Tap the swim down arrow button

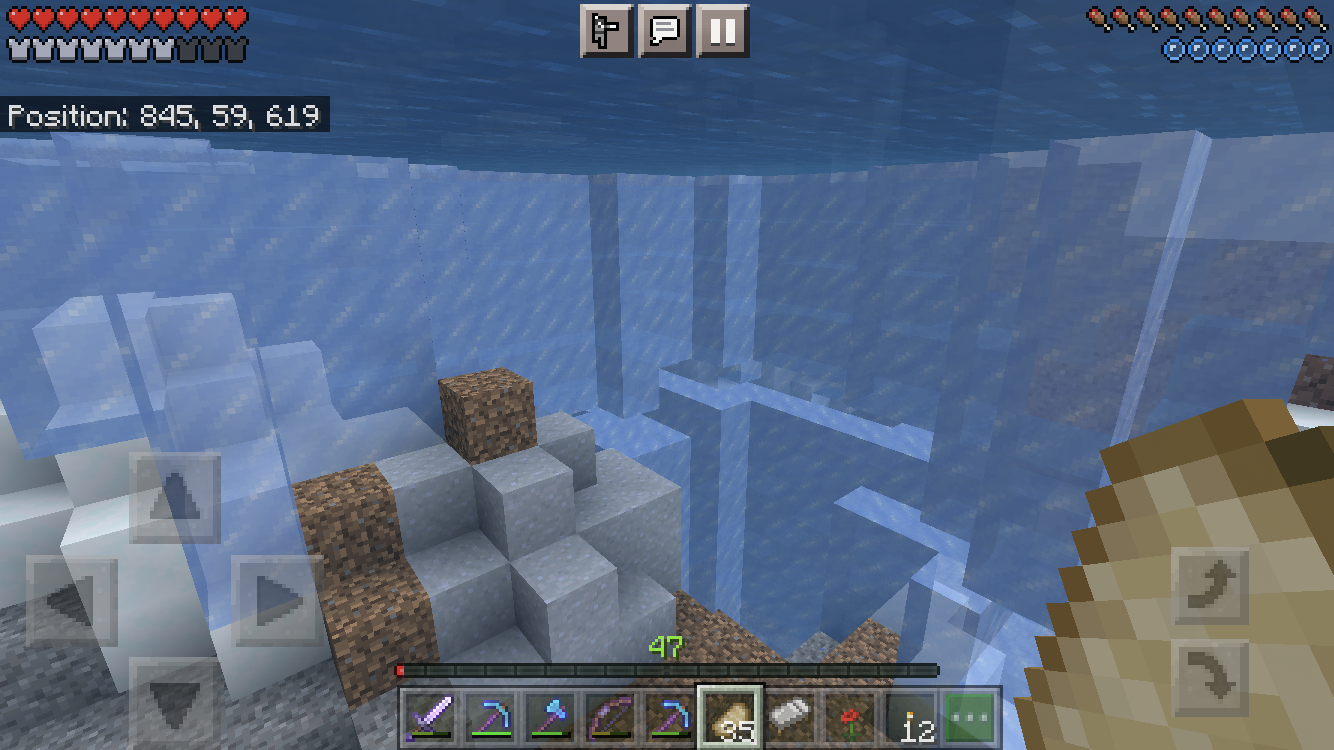click(1211, 679)
